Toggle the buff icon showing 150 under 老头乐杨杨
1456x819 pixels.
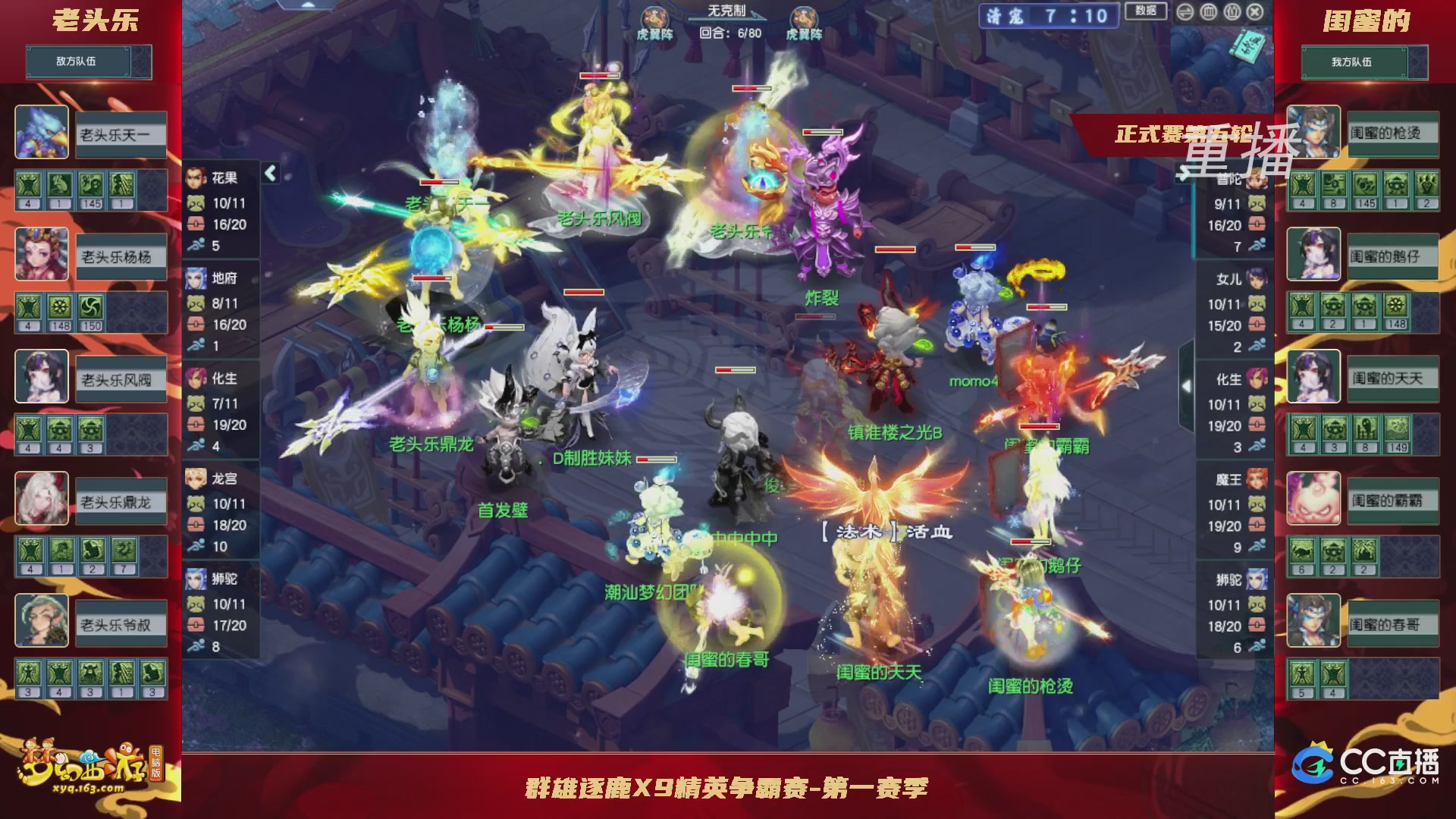90,307
